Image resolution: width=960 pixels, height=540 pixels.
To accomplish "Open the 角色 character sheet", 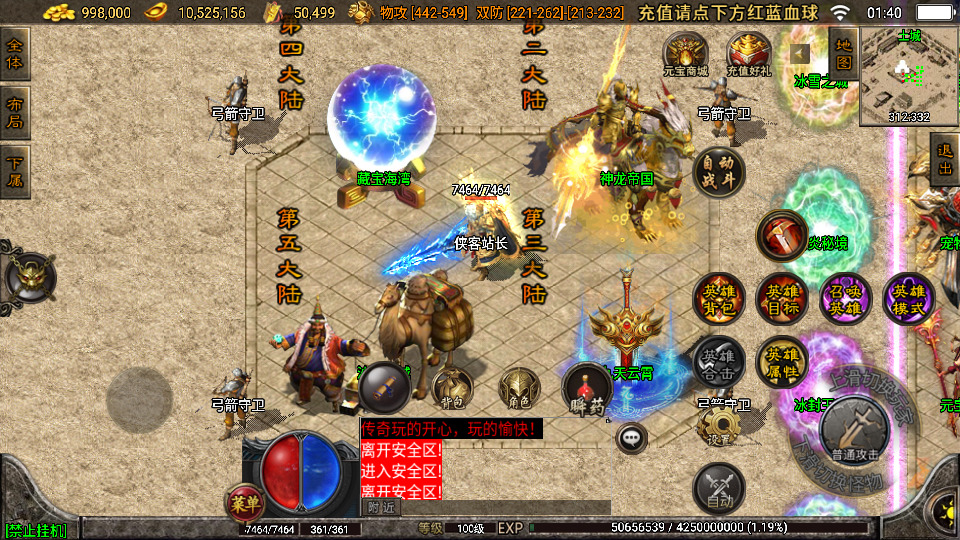I will click(519, 390).
